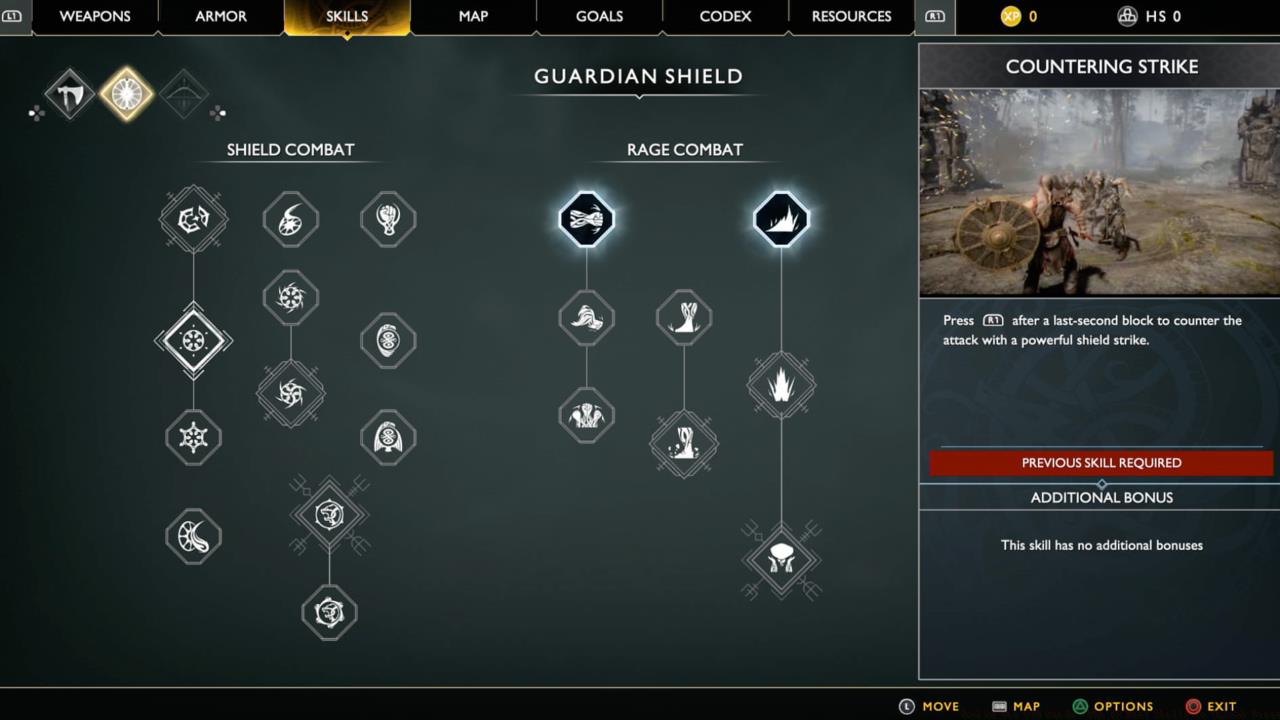Select the Talon Bow skill tree

click(x=183, y=93)
